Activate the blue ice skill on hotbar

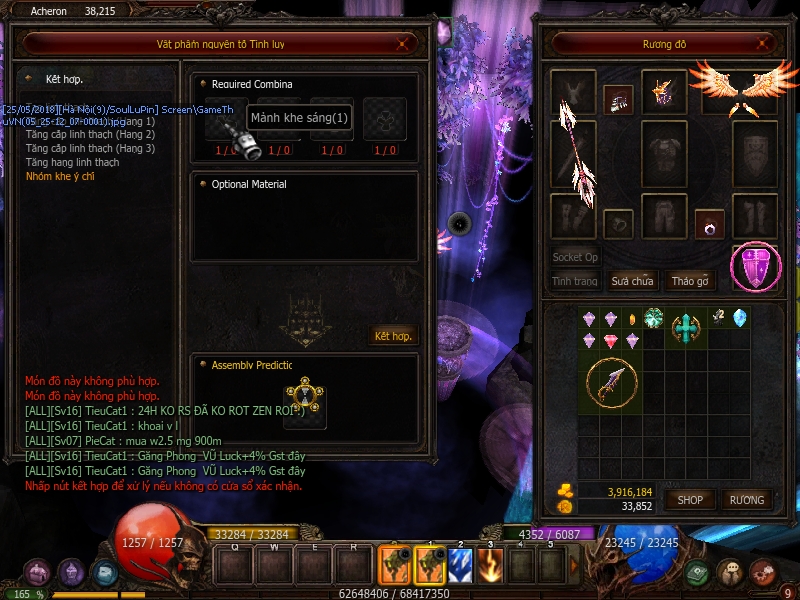(x=459, y=566)
